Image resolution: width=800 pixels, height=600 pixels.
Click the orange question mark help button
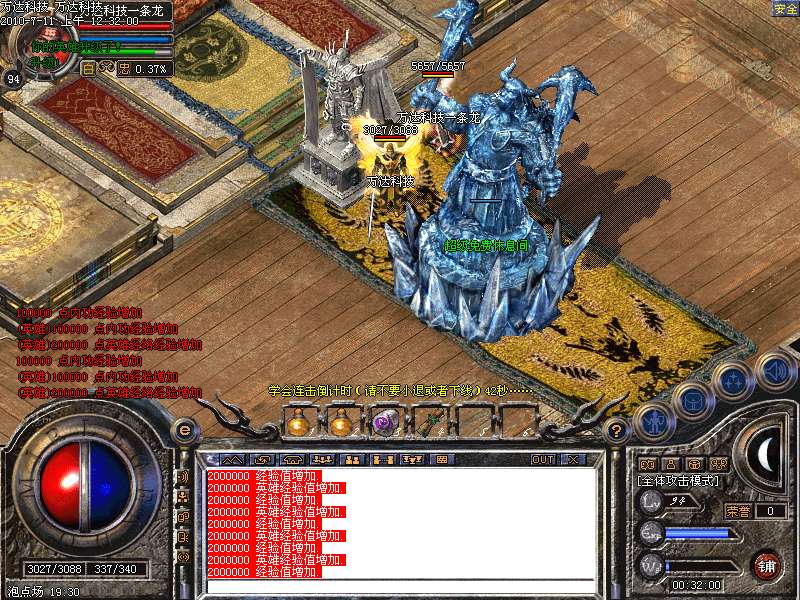617,431
